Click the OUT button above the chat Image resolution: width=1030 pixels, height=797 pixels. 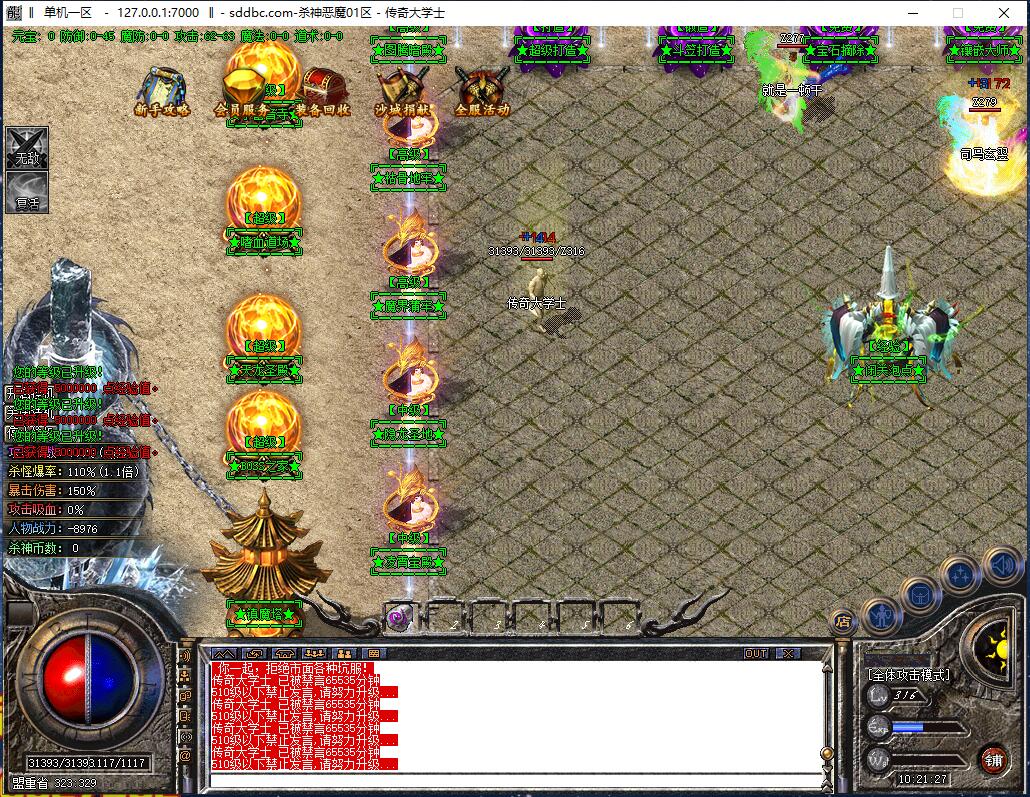click(756, 653)
